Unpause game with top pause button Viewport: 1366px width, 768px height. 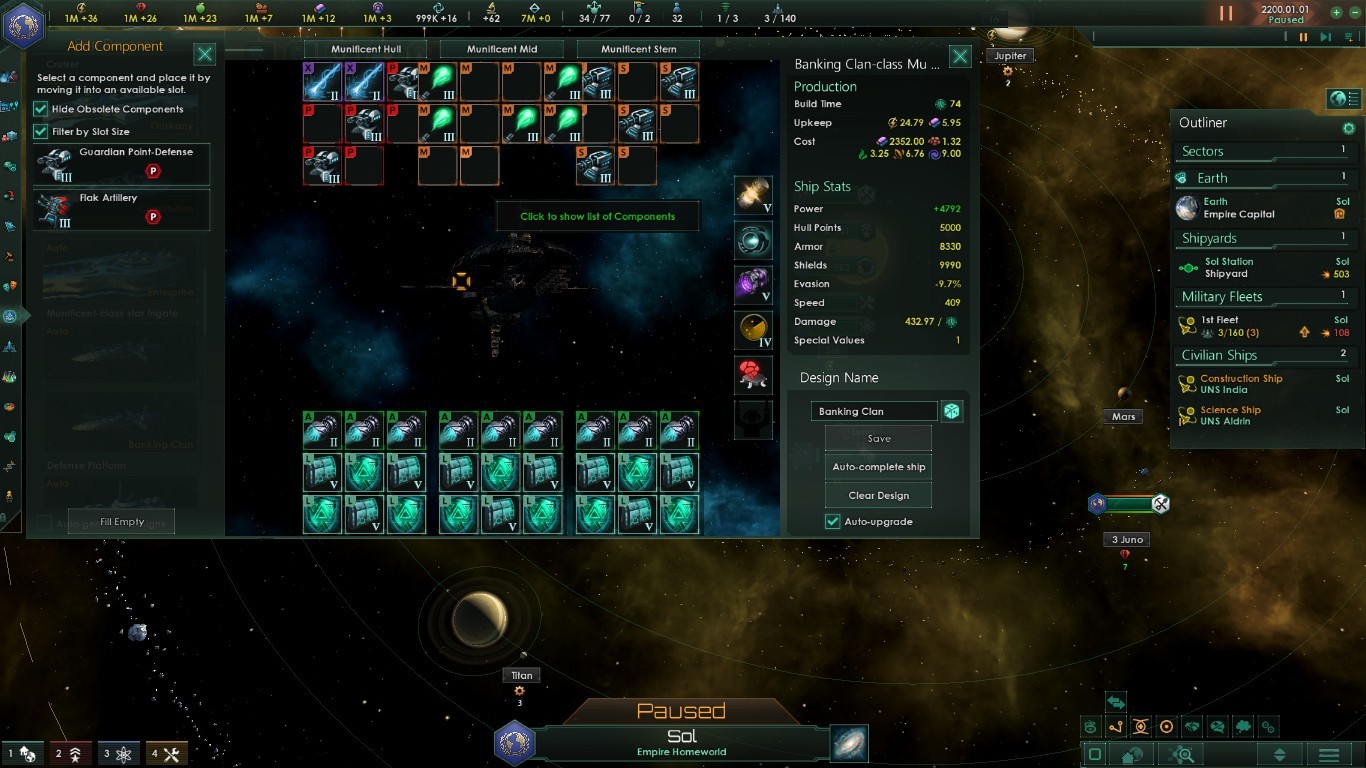coord(1226,14)
